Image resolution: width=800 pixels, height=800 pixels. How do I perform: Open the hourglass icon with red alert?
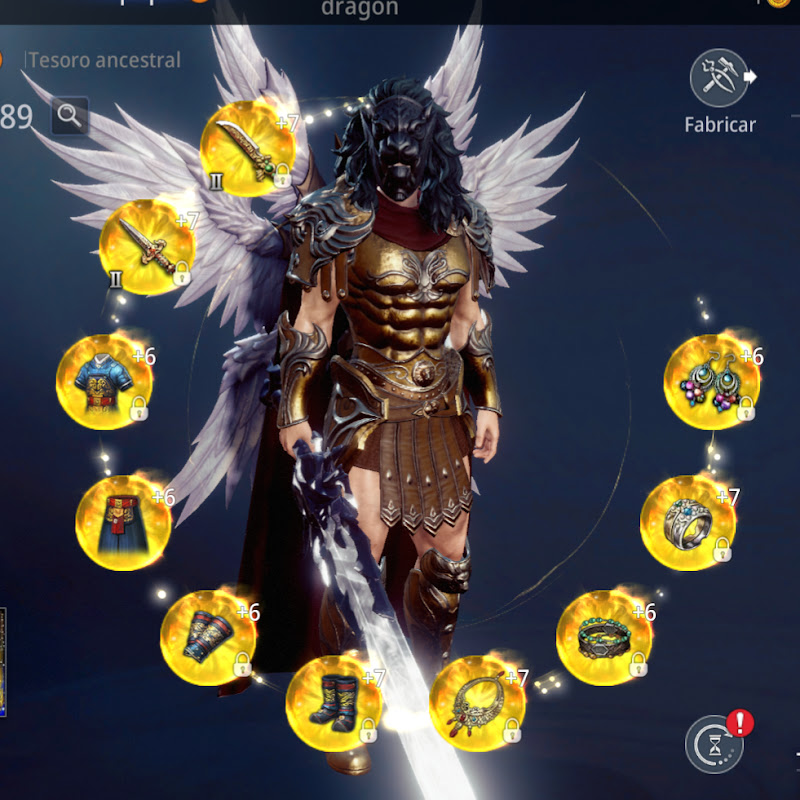[714, 745]
